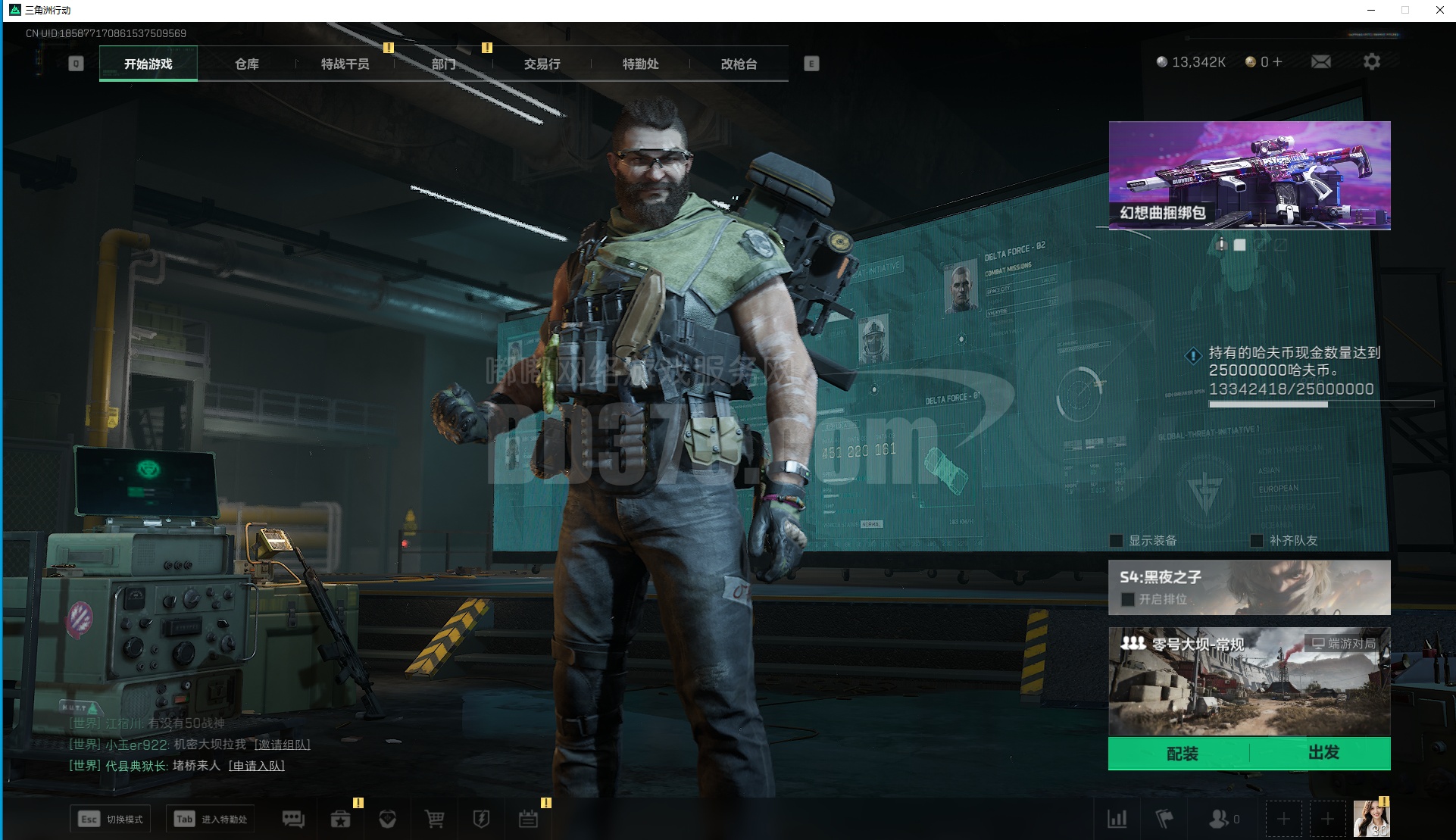Click the player avatar portrait
Image resolution: width=1456 pixels, height=840 pixels.
pos(1371,819)
